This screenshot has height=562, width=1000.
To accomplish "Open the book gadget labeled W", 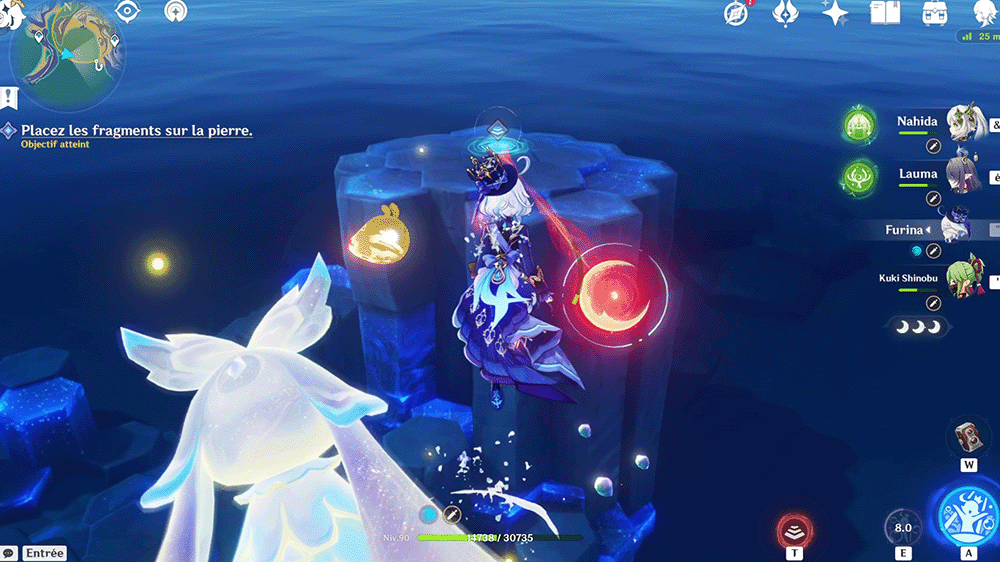I will pos(968,438).
